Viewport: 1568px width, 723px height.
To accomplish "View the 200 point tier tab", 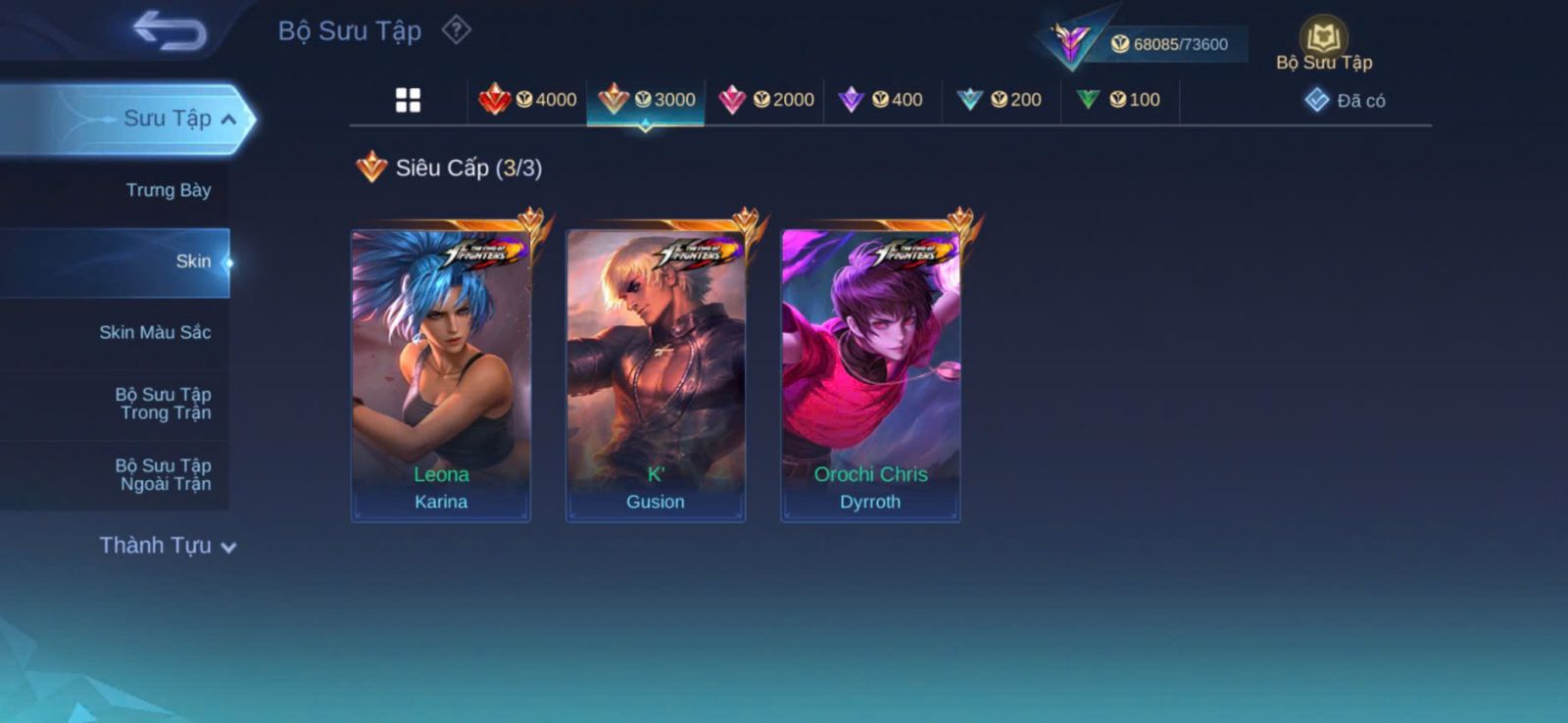I will 1001,100.
